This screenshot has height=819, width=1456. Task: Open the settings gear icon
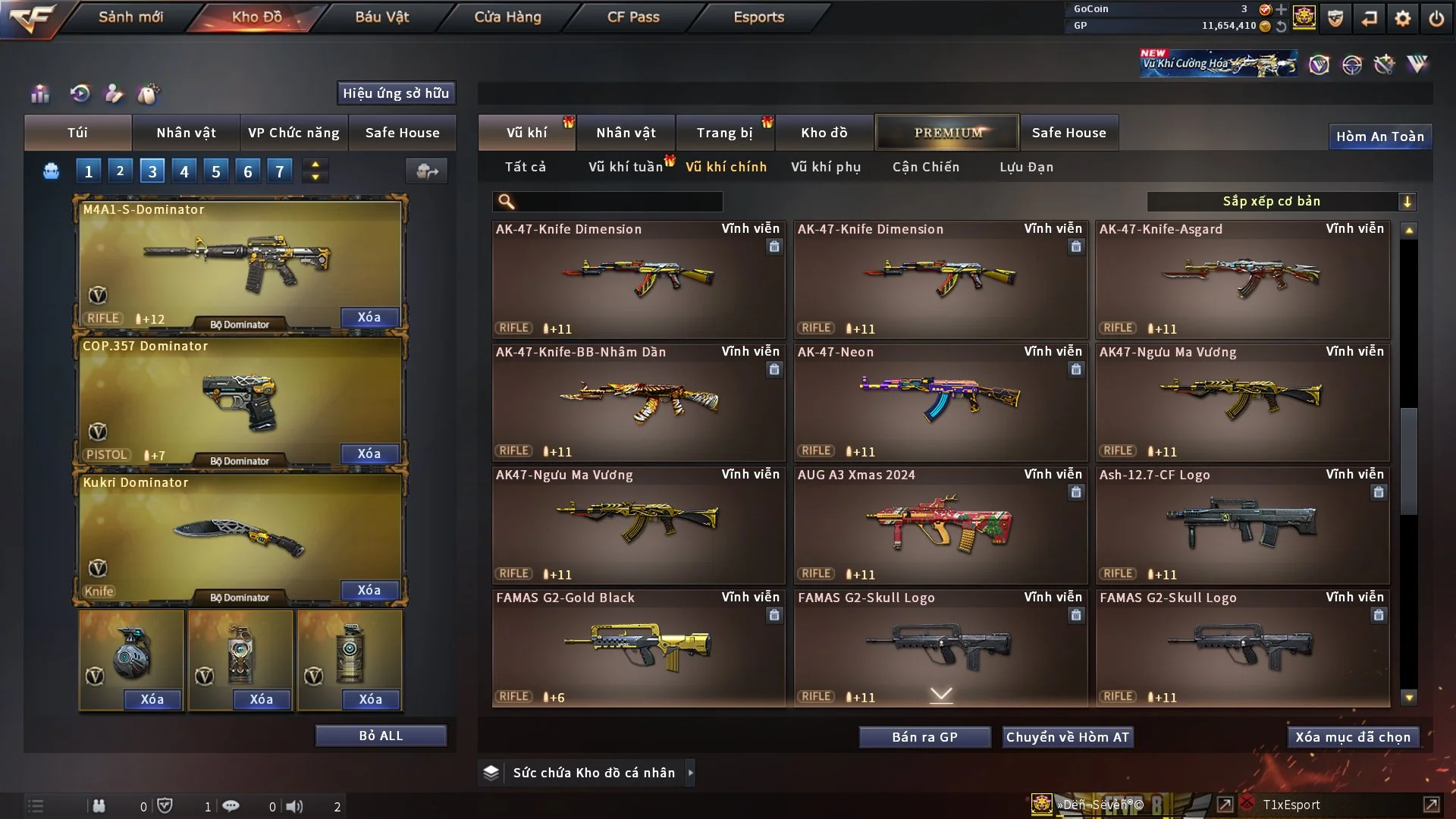tap(1402, 18)
